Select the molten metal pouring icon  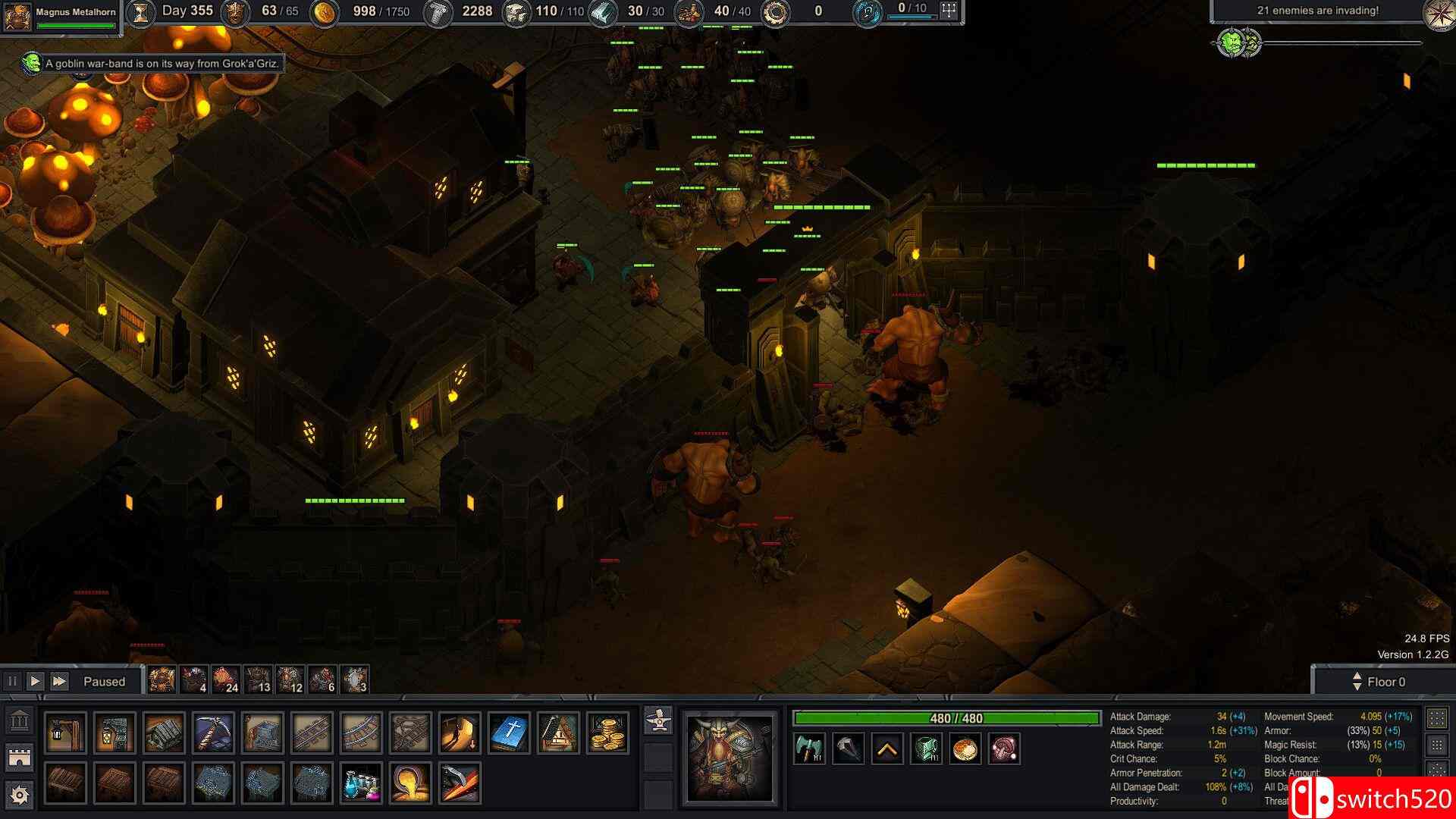410,783
